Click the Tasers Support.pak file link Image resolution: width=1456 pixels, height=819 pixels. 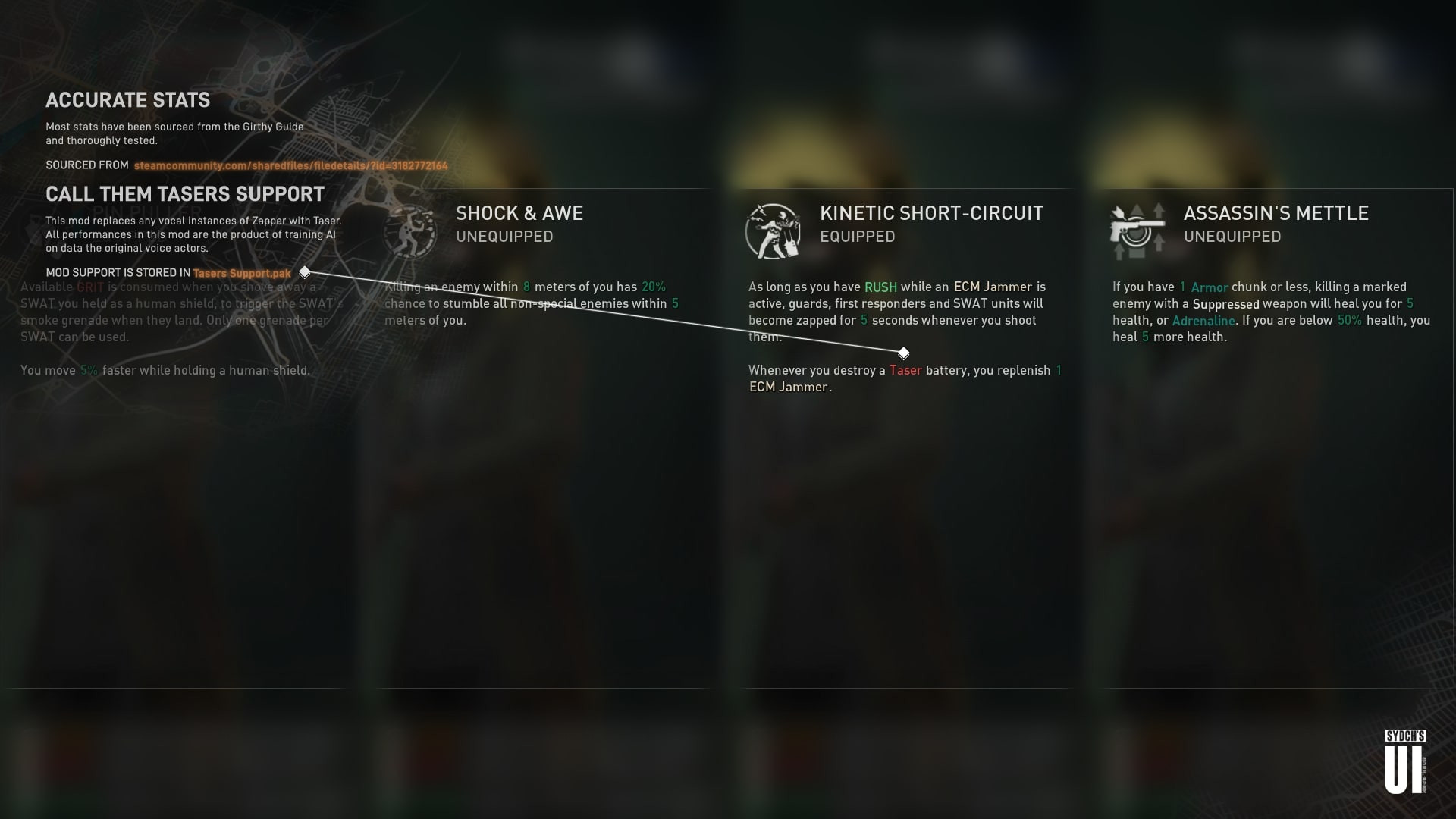pyautogui.click(x=241, y=273)
